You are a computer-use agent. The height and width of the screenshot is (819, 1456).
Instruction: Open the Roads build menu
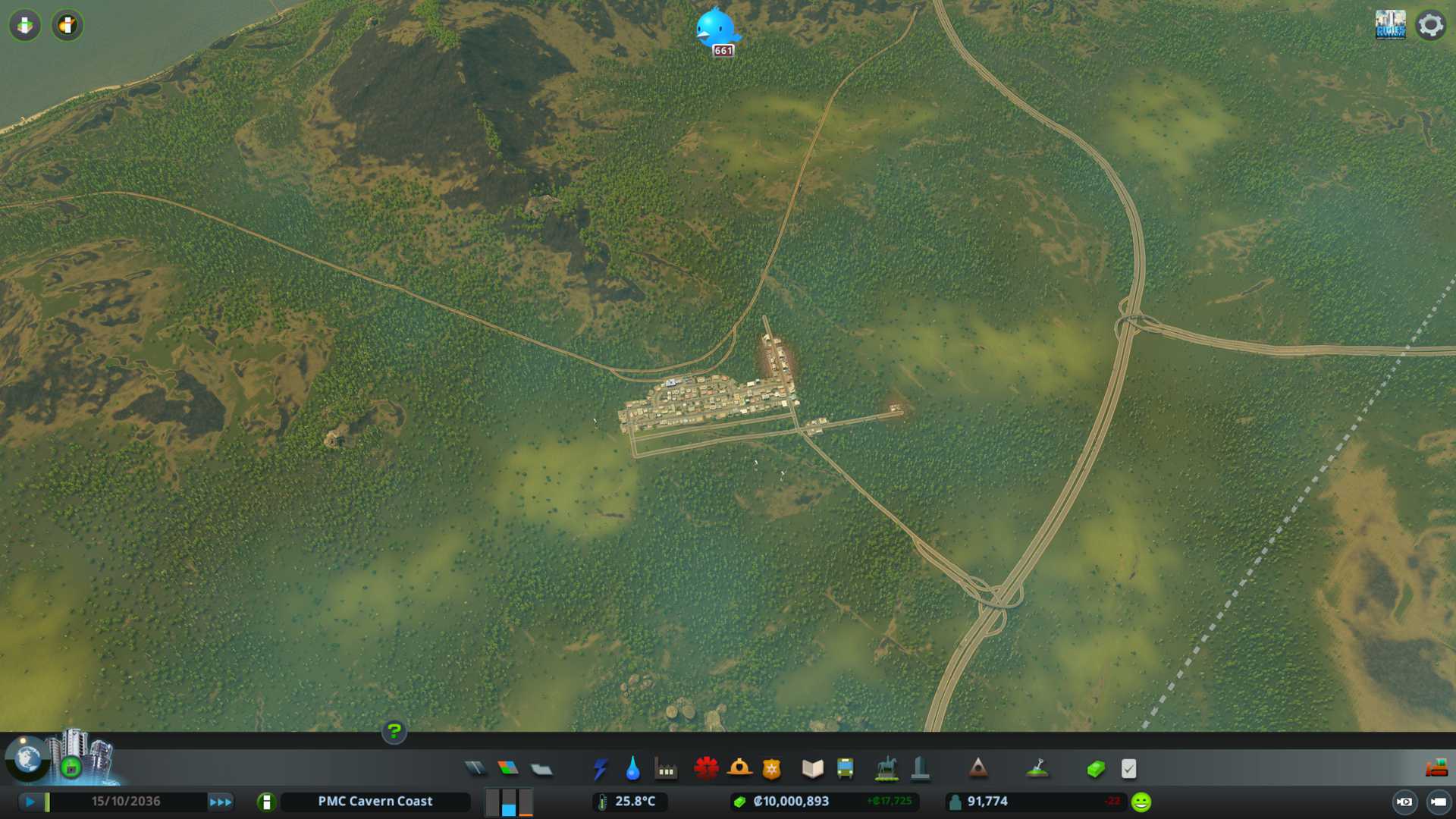[475, 769]
